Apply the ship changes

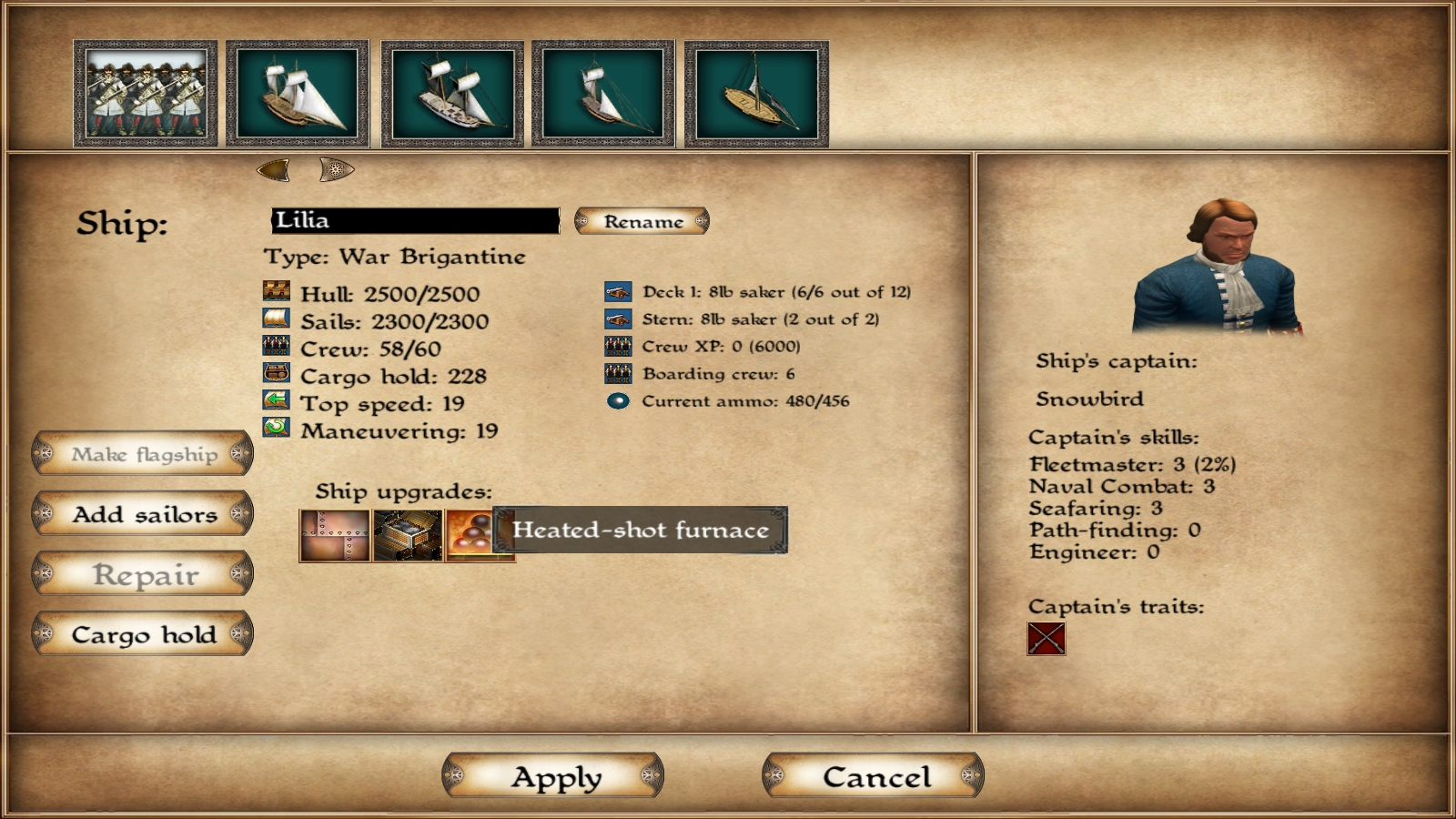click(553, 776)
